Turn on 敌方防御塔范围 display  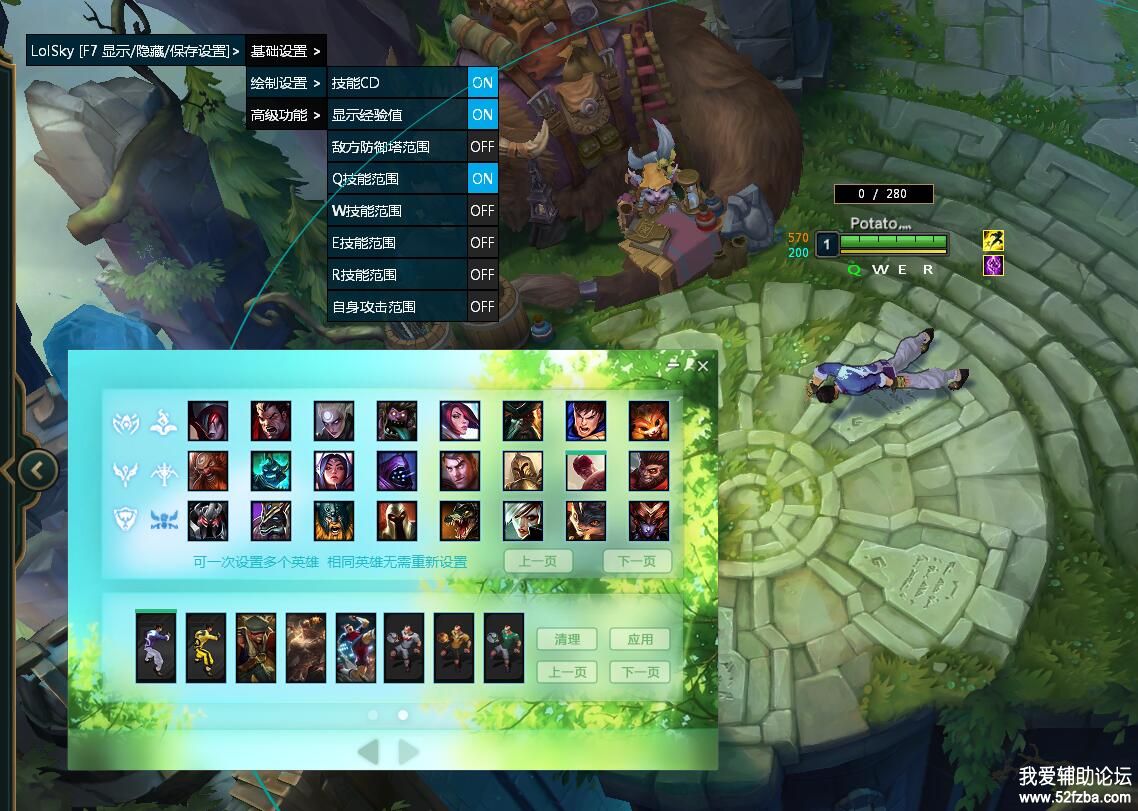482,147
